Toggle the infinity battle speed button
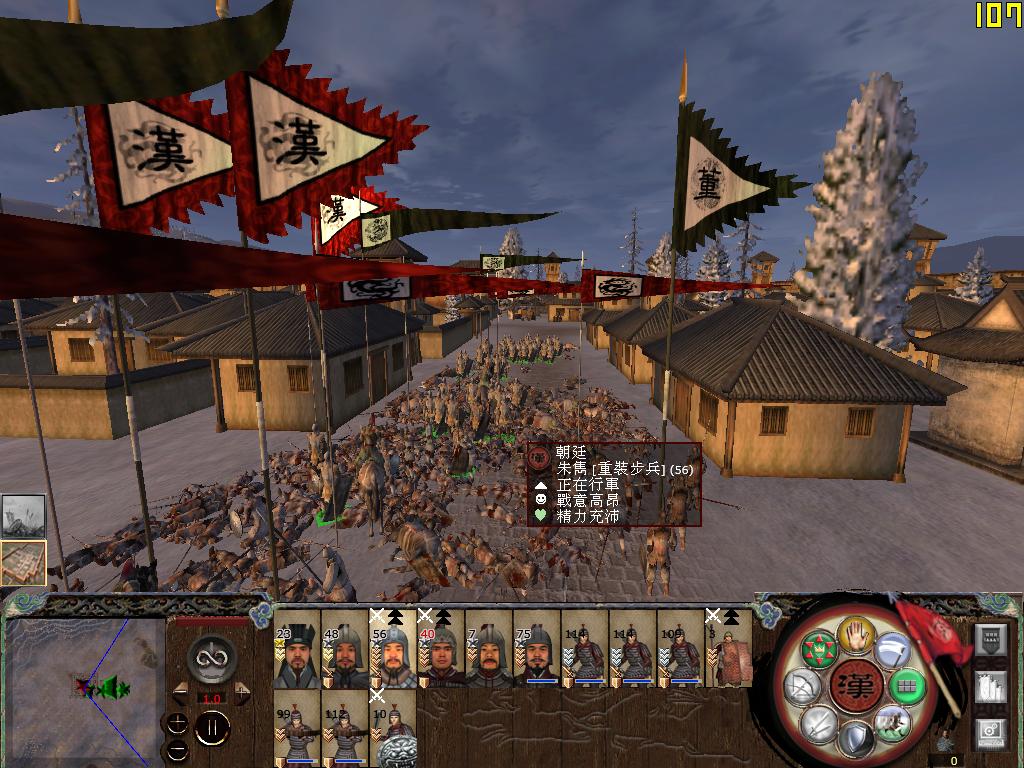The width and height of the screenshot is (1024, 768). [211, 659]
